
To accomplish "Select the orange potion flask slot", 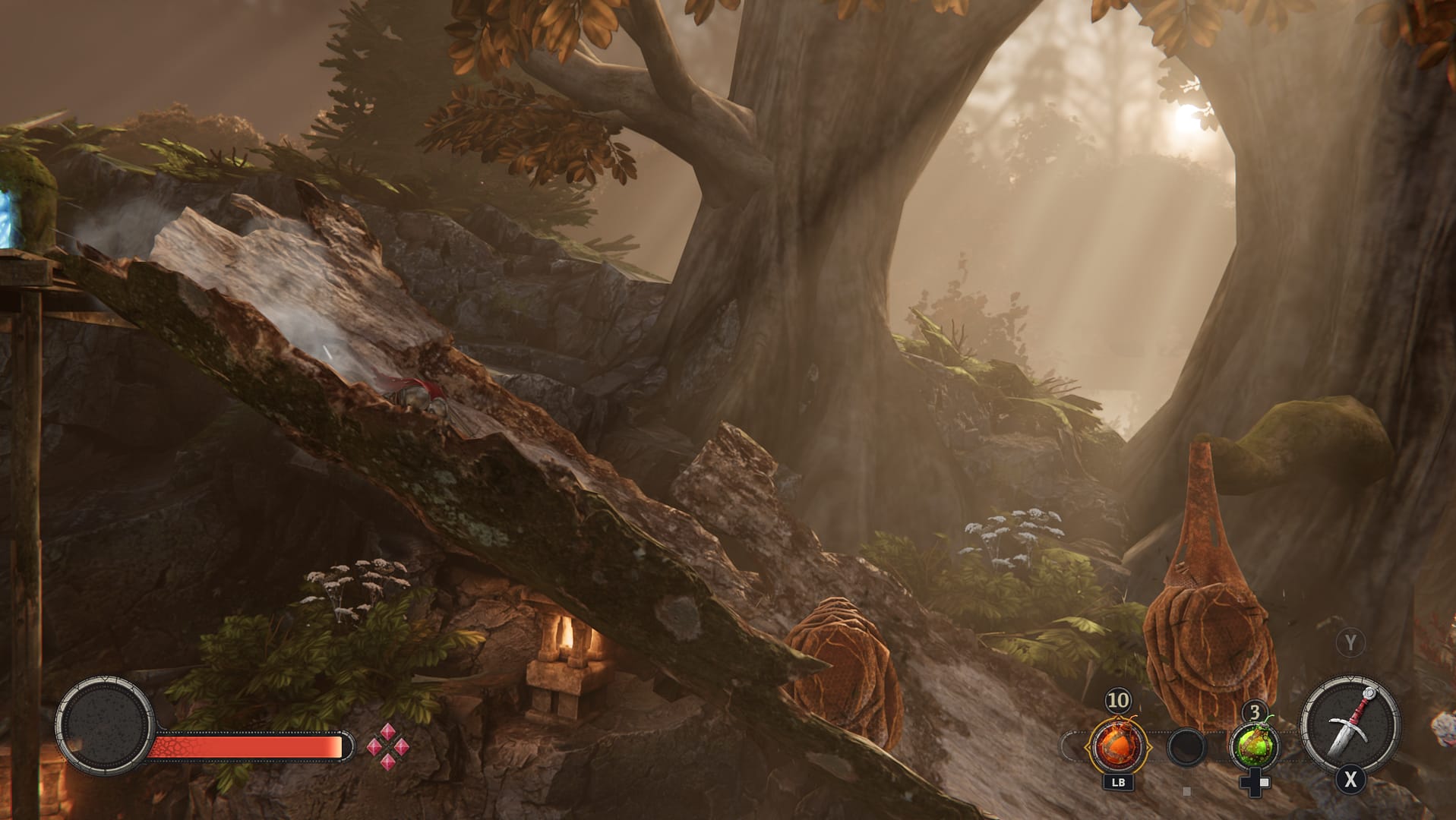I will 1117,746.
